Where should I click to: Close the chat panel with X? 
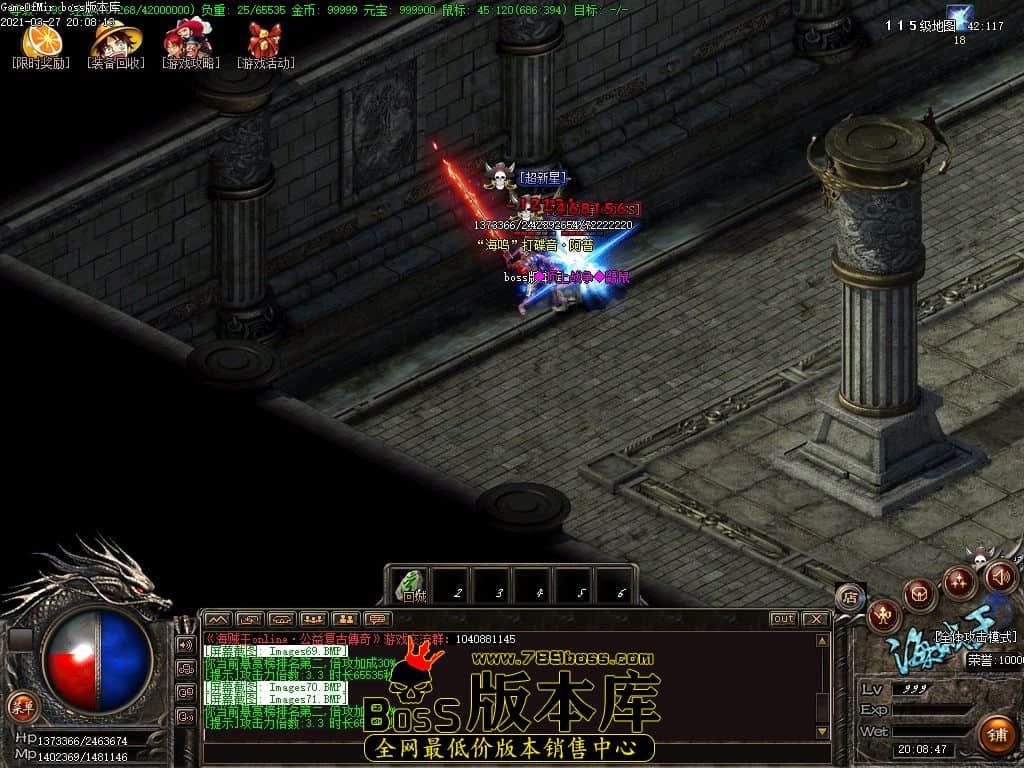click(815, 619)
